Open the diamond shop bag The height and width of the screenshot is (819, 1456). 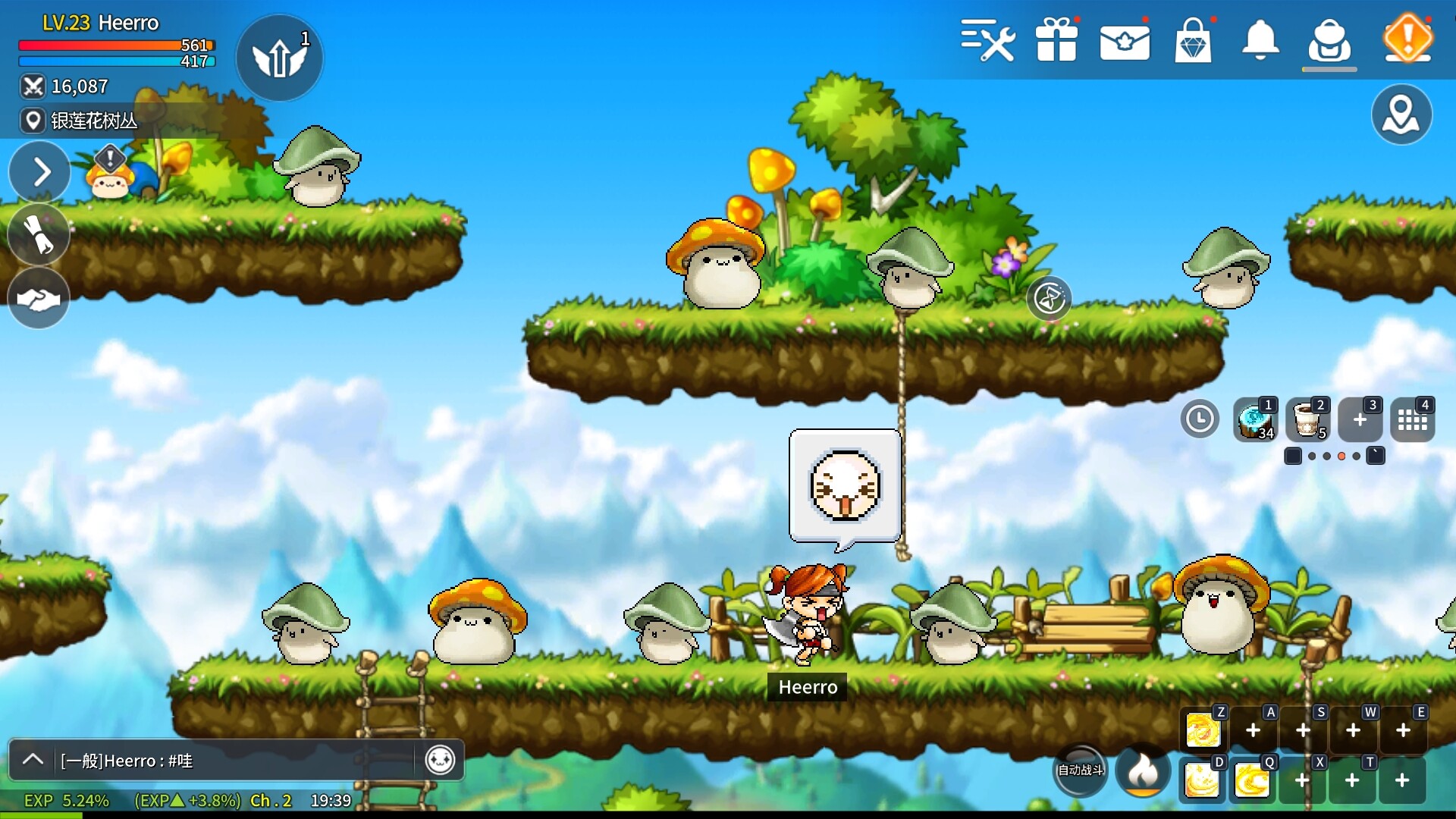1193,41
